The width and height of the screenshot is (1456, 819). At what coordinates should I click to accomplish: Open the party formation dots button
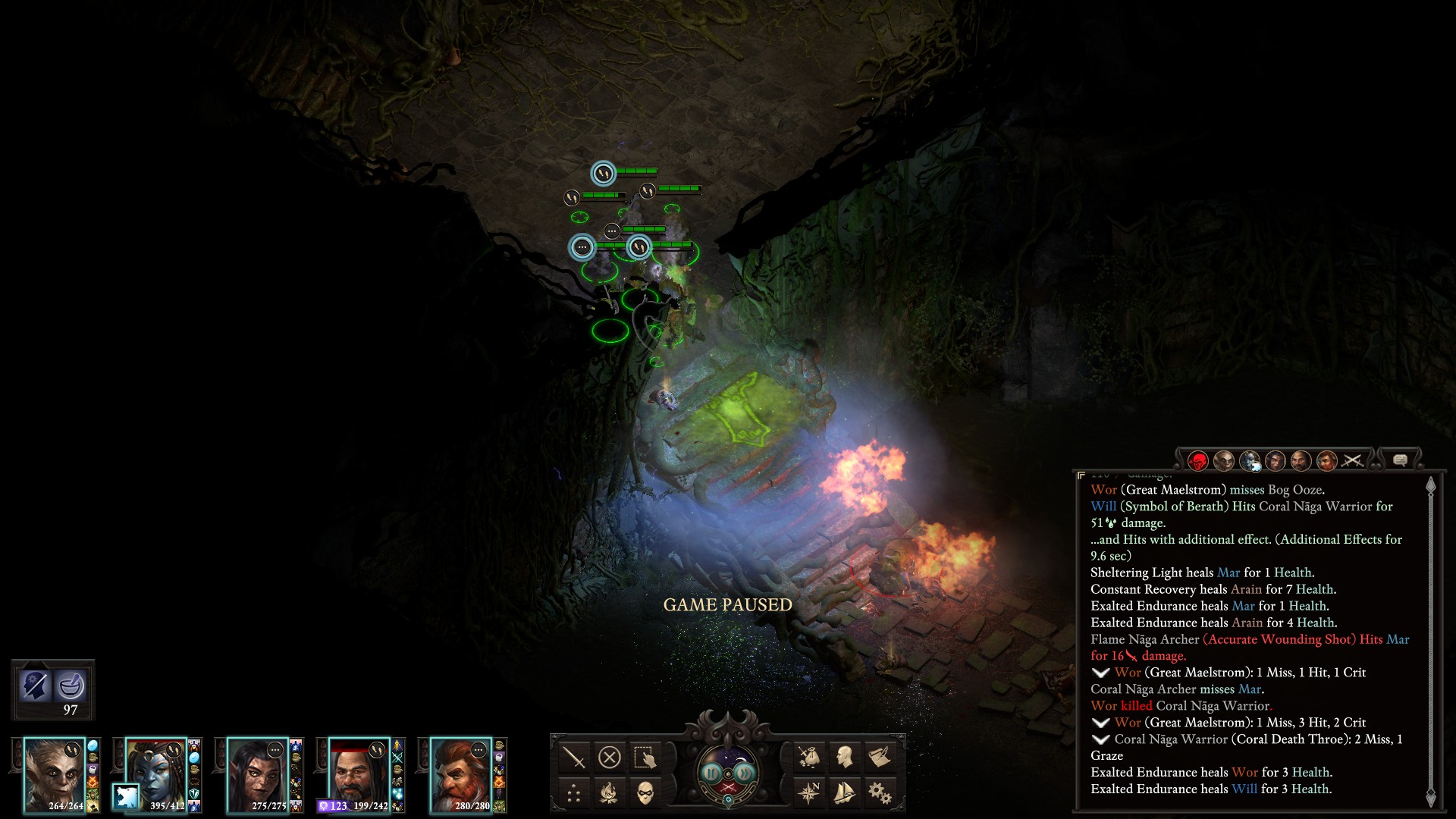point(574,793)
